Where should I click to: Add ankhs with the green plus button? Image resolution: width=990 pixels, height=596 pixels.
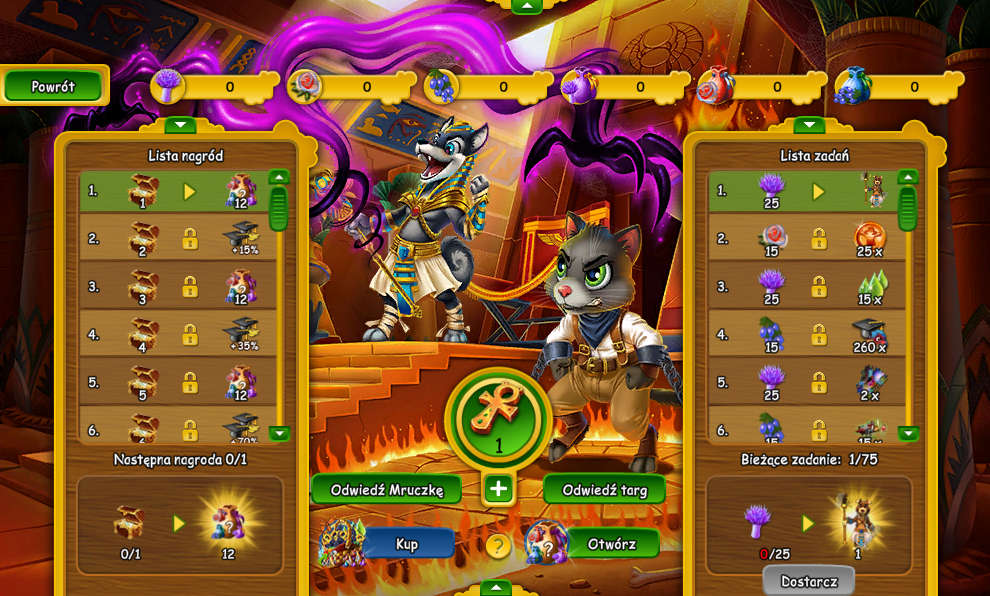coord(498,489)
